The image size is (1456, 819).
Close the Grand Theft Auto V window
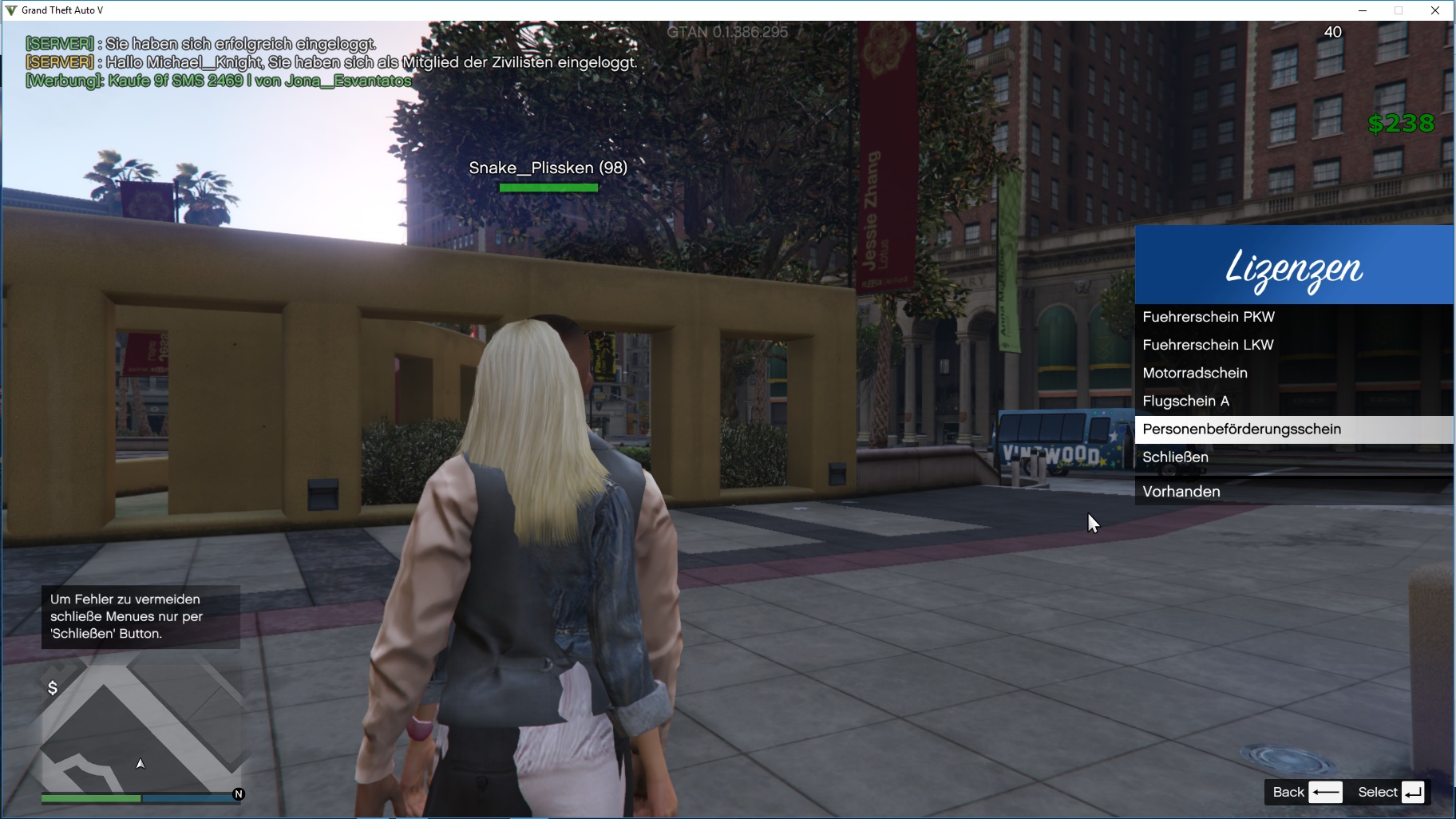coord(1434,10)
